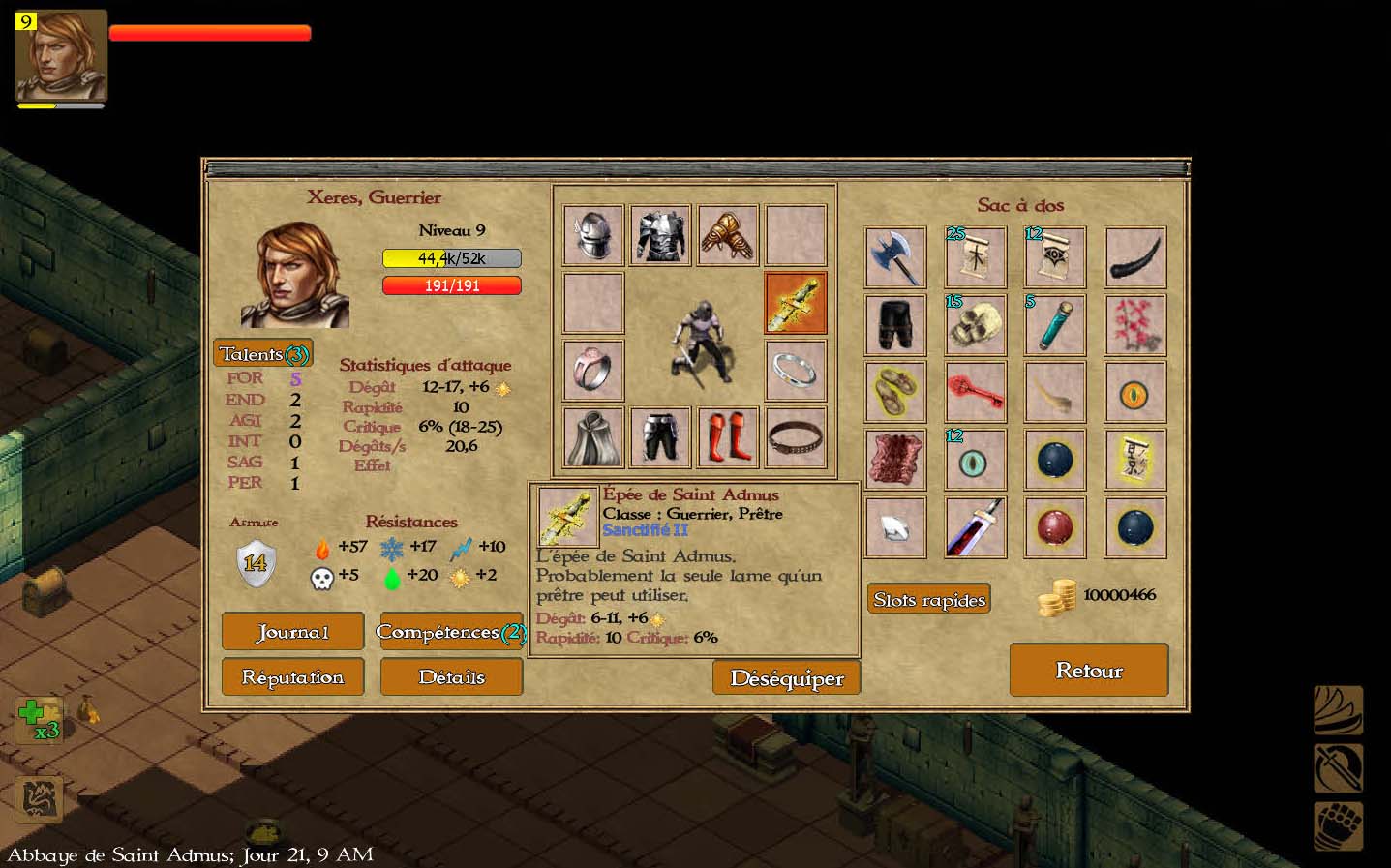Image resolution: width=1391 pixels, height=868 pixels.
Task: Open the Slots rapides panel
Action: coord(929,600)
